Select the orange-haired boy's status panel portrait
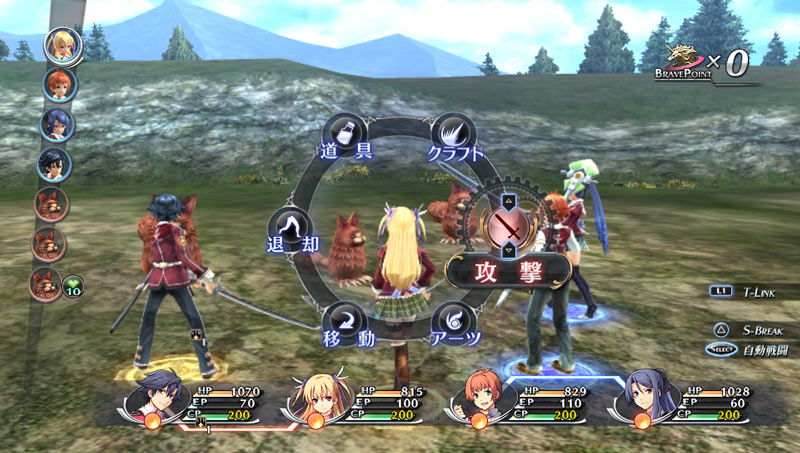The width and height of the screenshot is (800, 453). [479, 398]
